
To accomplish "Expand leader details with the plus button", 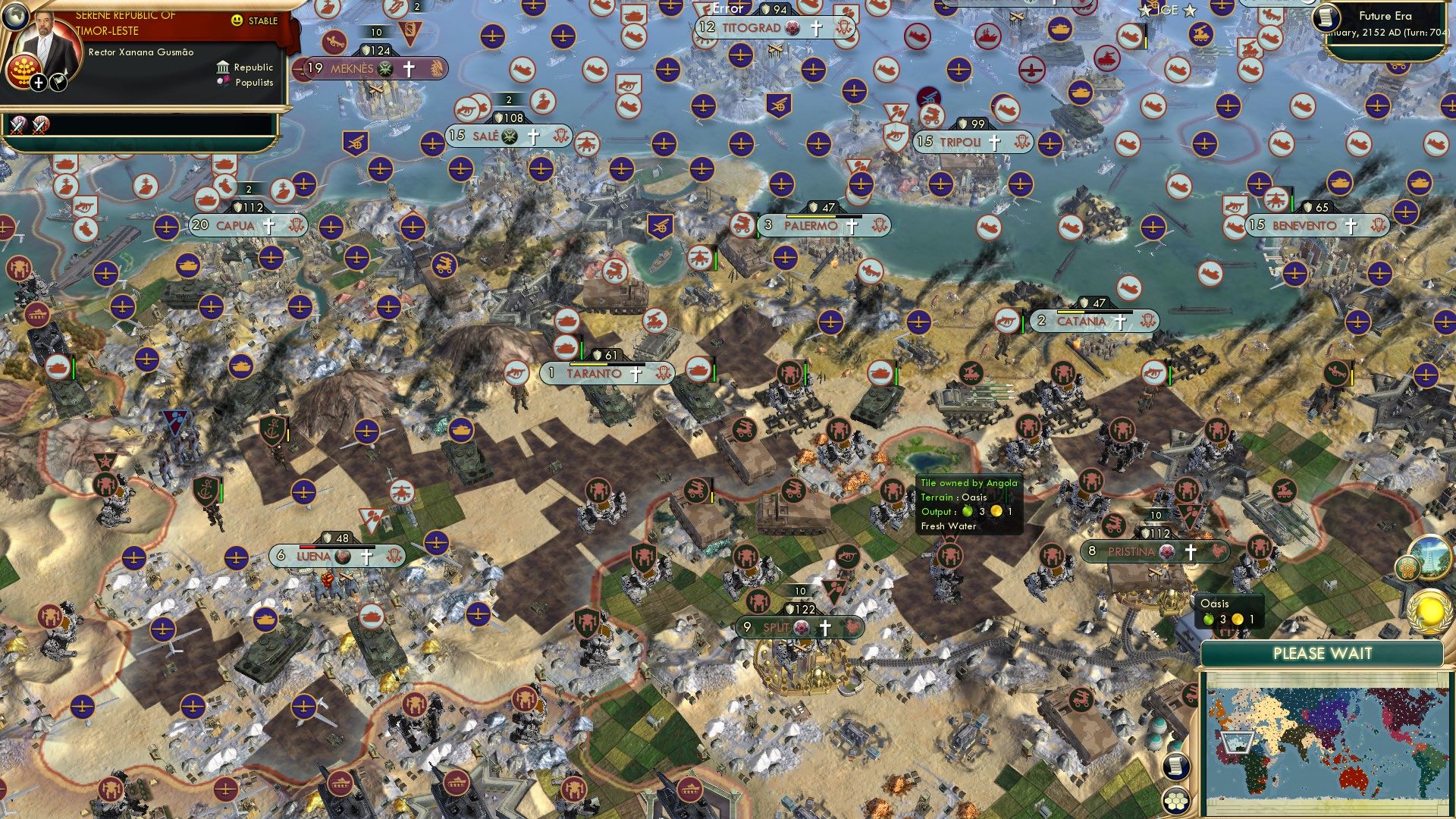I will [x=36, y=81].
